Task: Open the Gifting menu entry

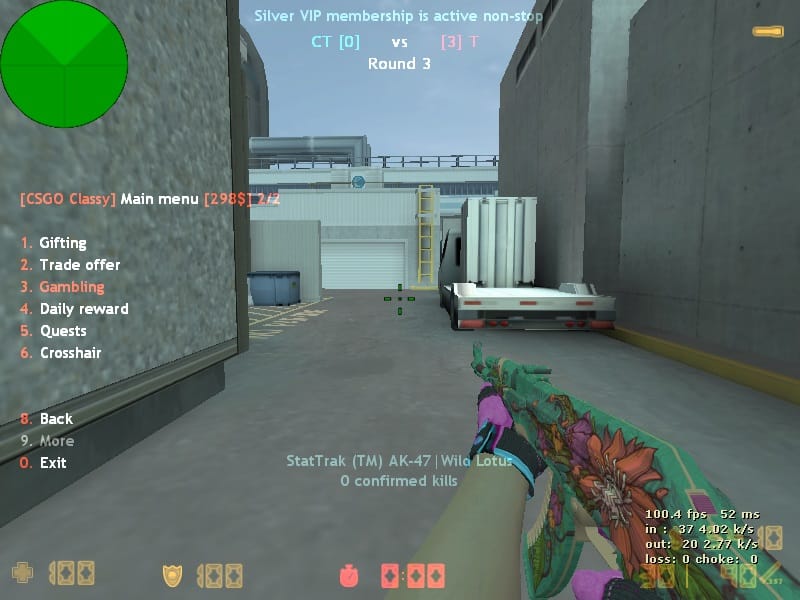Action: (62, 243)
